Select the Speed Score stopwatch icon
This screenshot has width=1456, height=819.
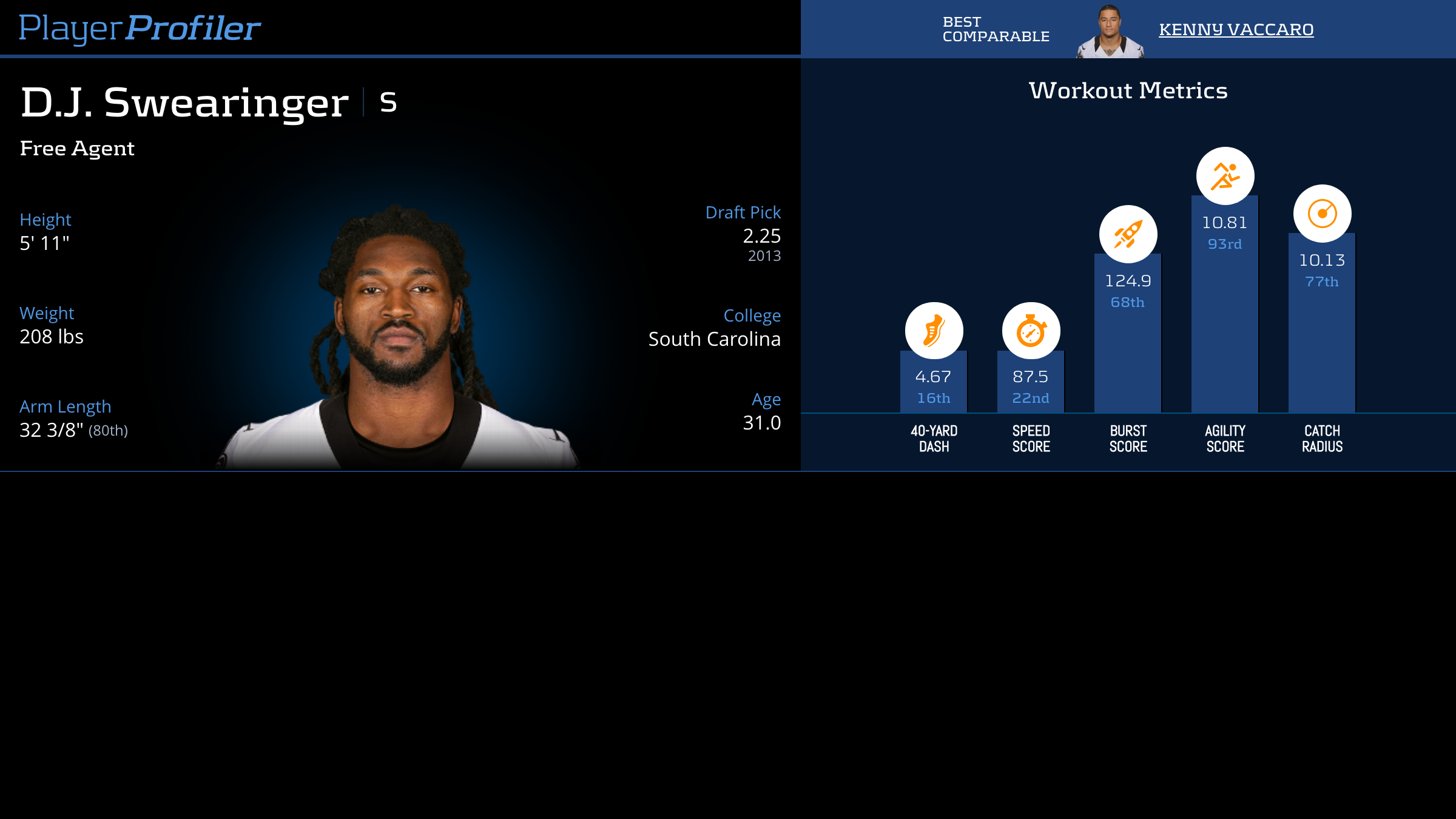[1031, 331]
